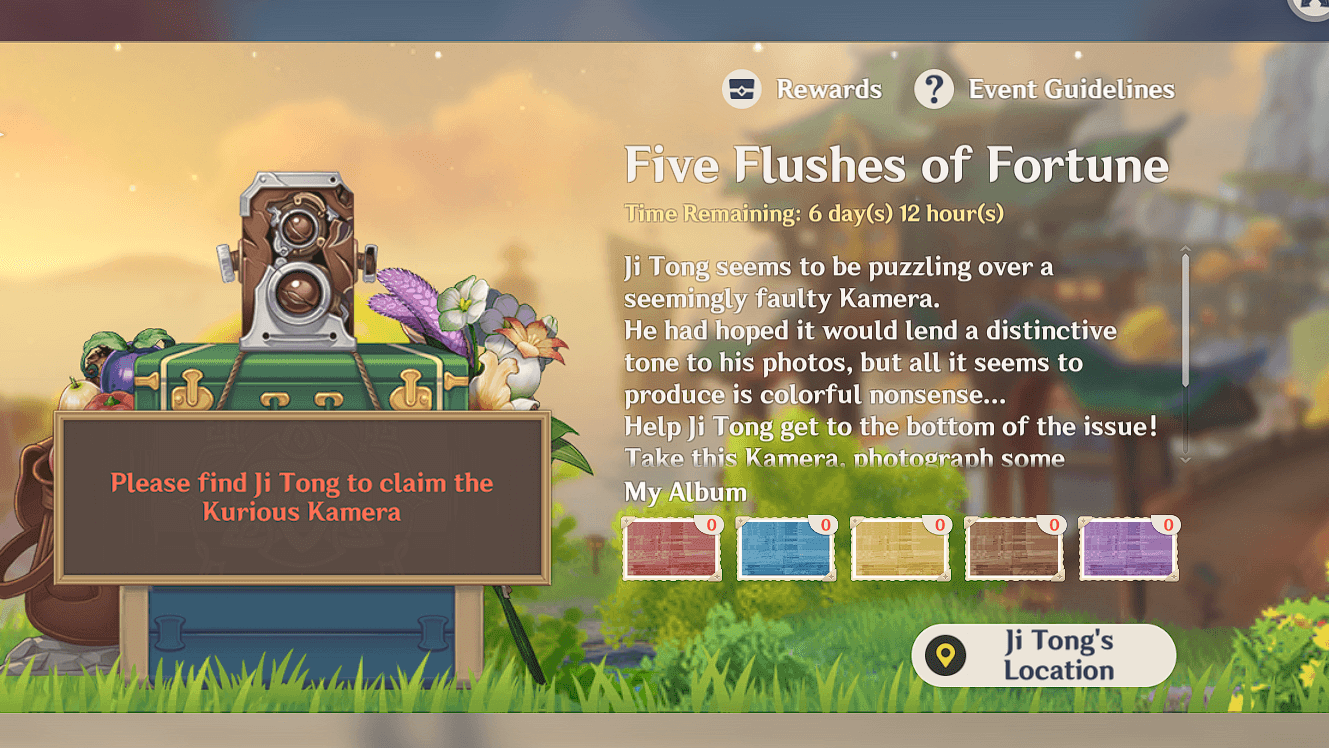
Task: Open the Rewards panel via its coin icon
Action: tap(741, 89)
